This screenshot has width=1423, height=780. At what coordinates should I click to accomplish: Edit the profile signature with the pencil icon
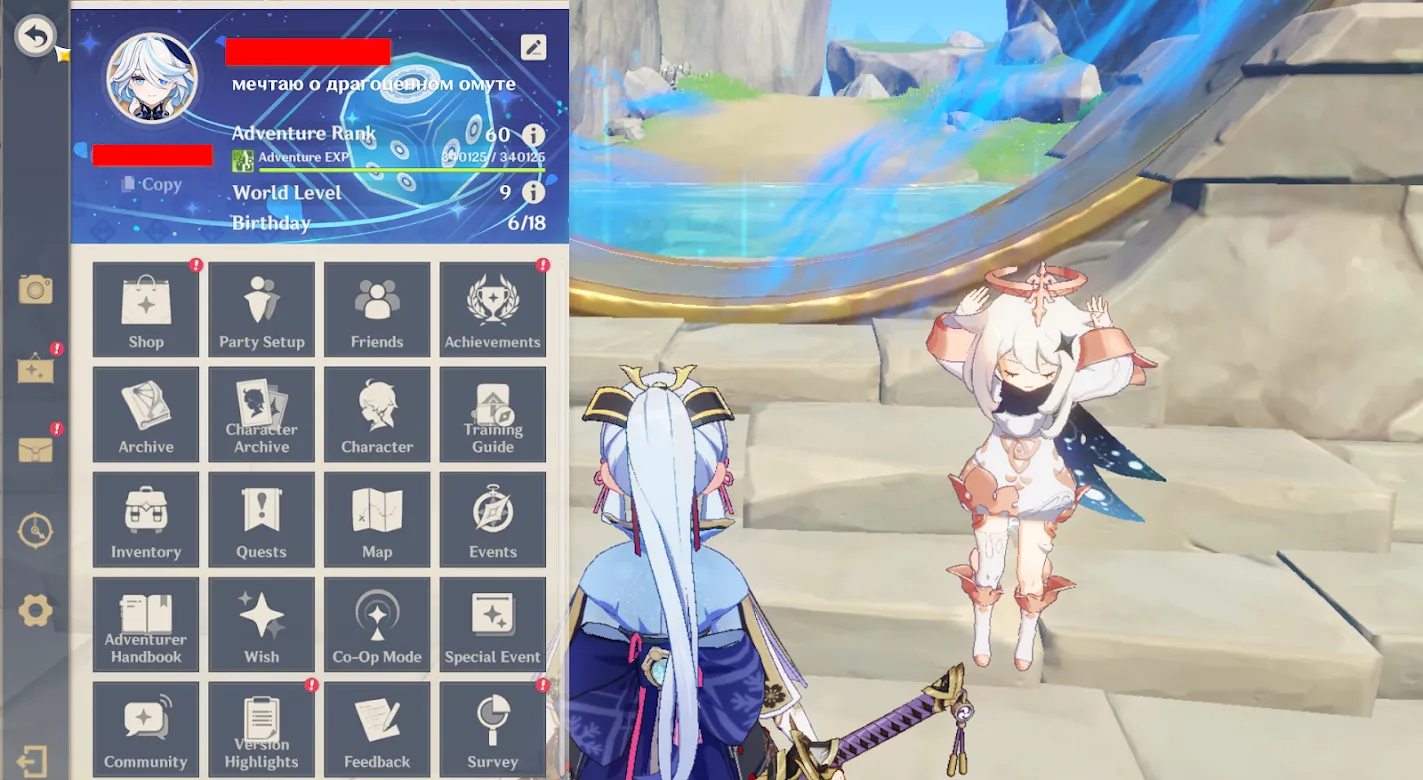pyautogui.click(x=532, y=46)
